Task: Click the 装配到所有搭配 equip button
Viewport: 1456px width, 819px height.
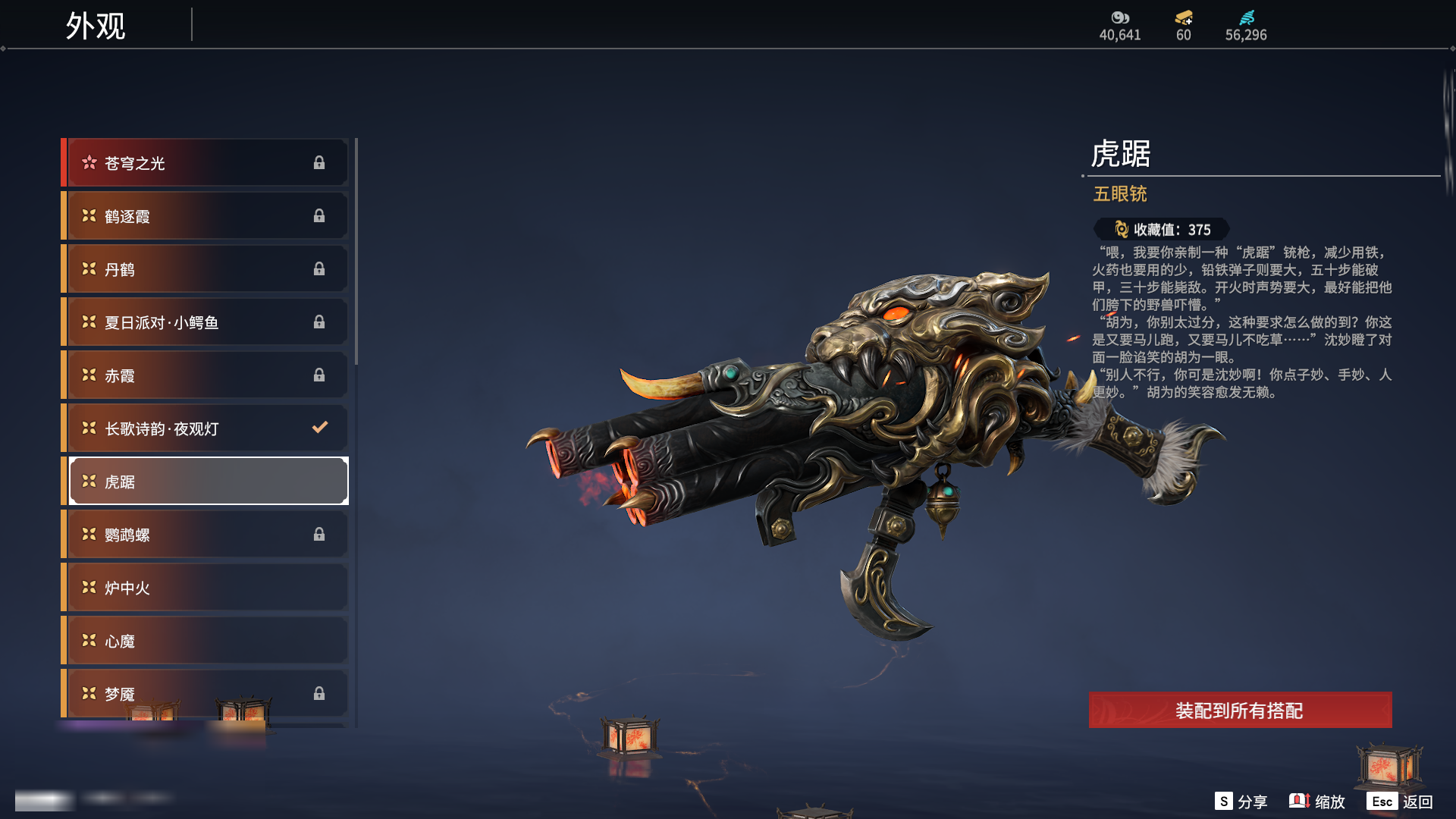Action: tap(1240, 711)
